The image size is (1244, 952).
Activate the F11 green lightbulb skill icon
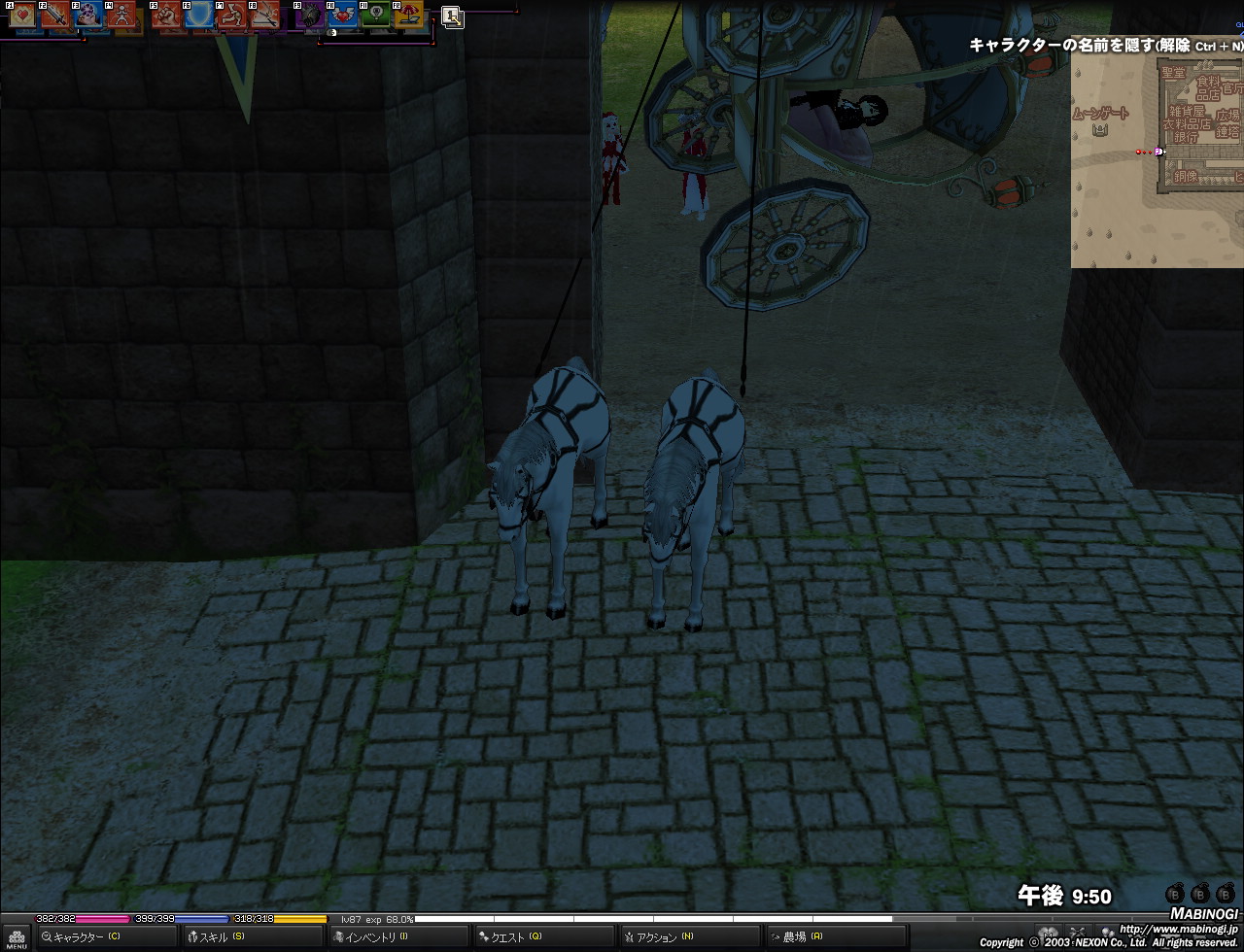click(x=376, y=15)
